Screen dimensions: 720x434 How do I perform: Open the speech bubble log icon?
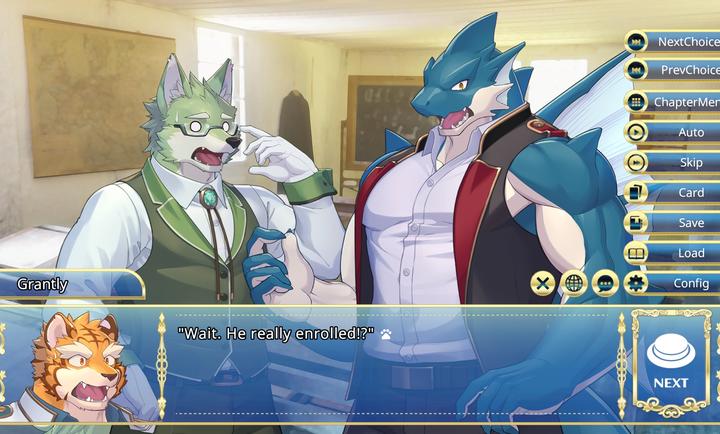[605, 283]
